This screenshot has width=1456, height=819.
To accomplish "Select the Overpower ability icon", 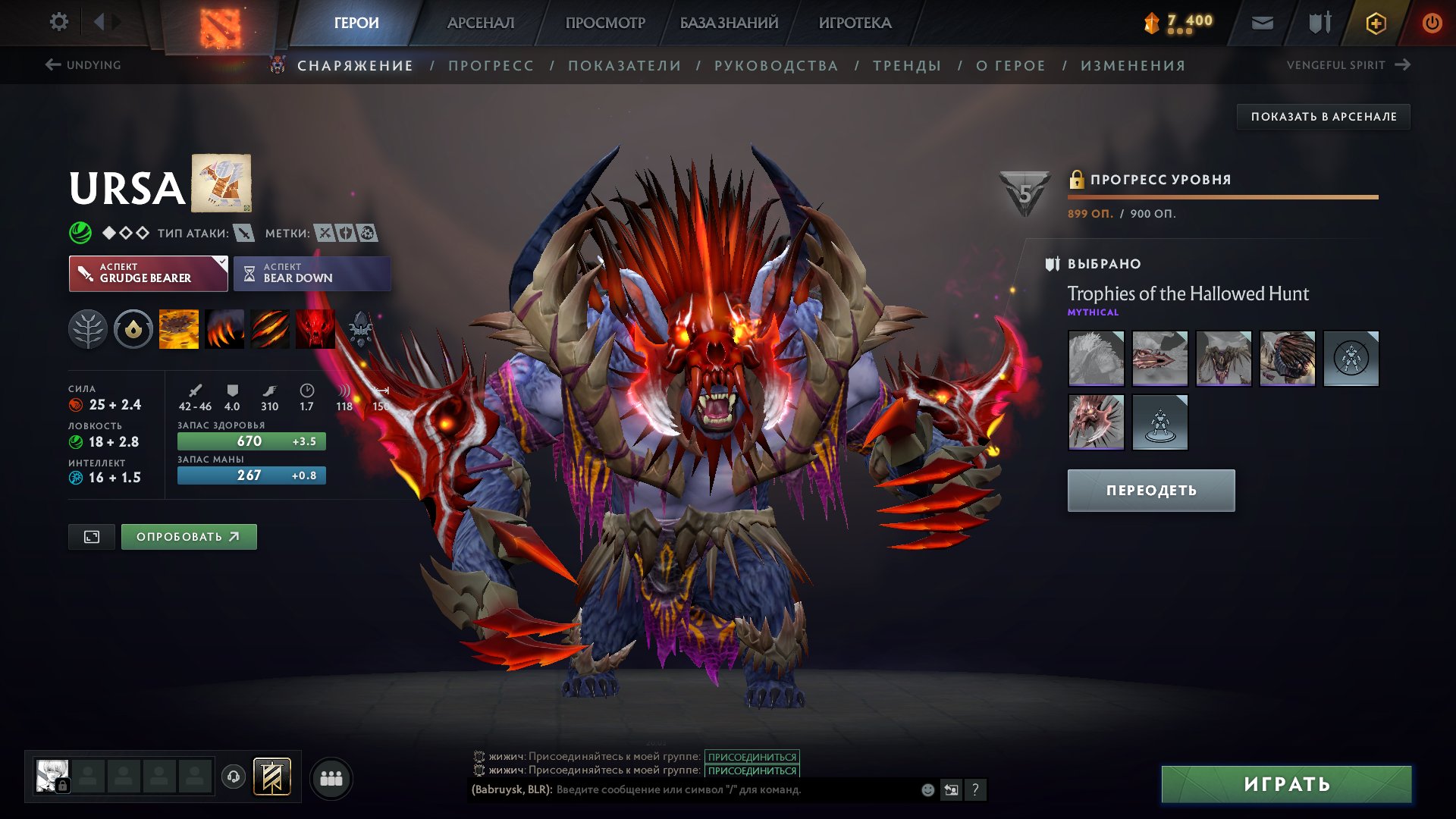I will coord(224,328).
